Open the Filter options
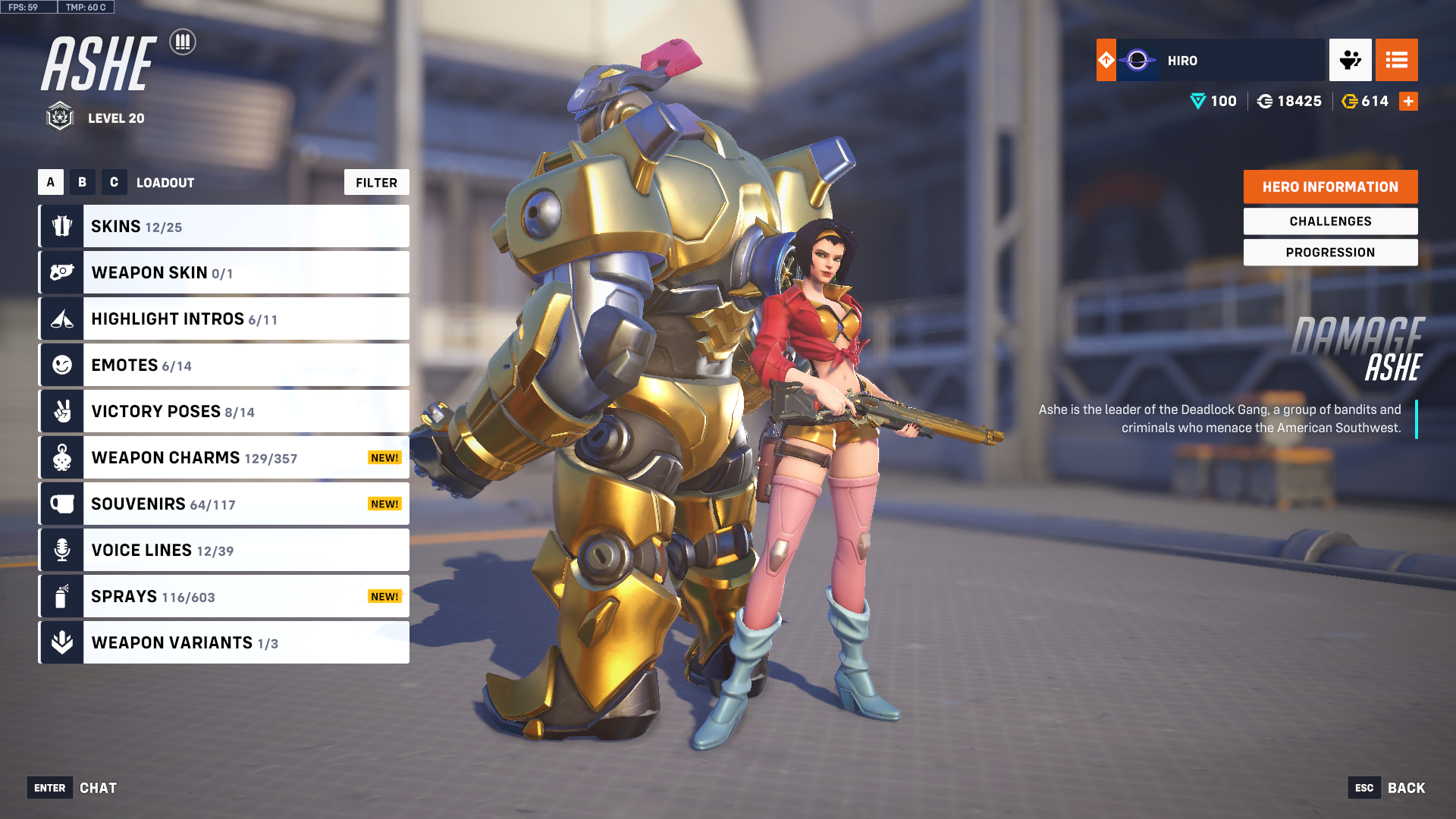Screen dimensions: 1456x819 coord(376,183)
